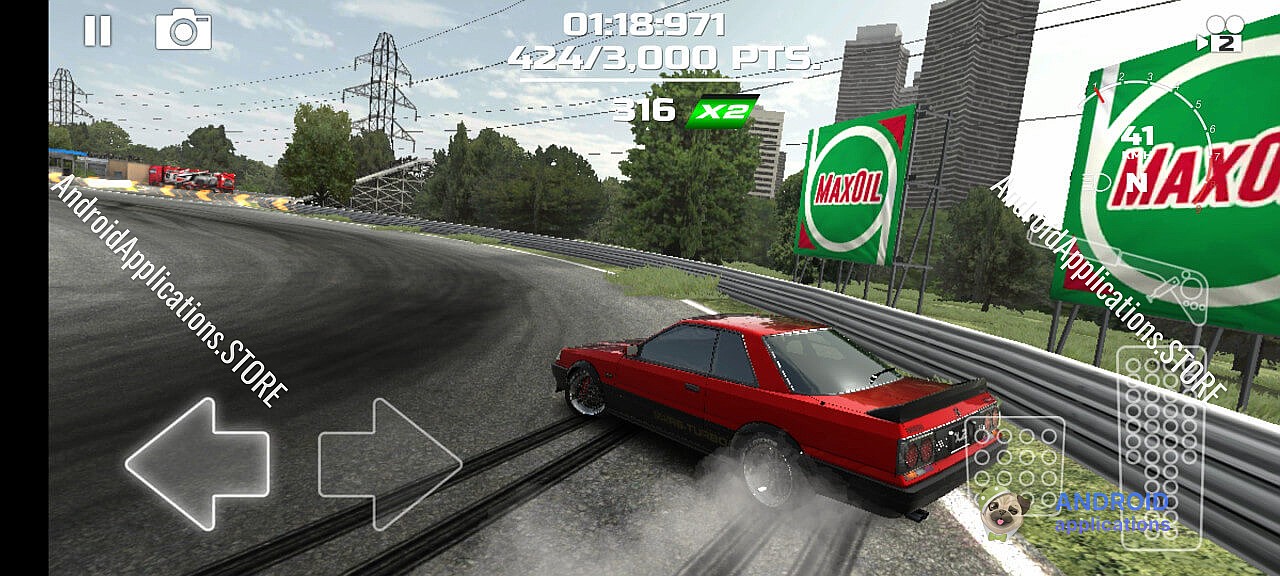Viewport: 1280px width, 576px height.
Task: Pause the race
Action: point(97,31)
